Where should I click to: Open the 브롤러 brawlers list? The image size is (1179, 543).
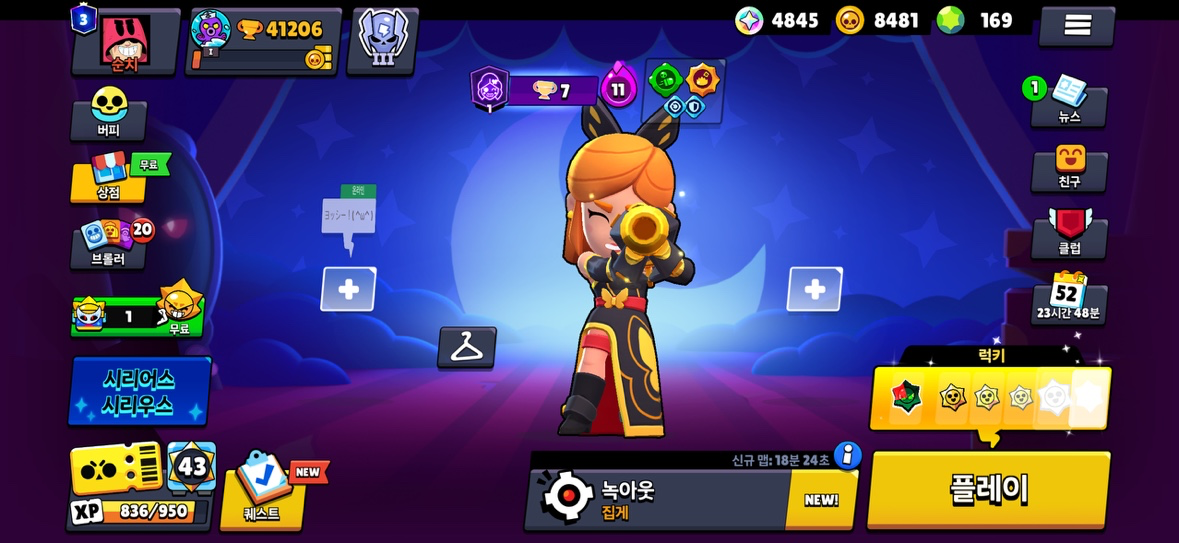coord(109,243)
